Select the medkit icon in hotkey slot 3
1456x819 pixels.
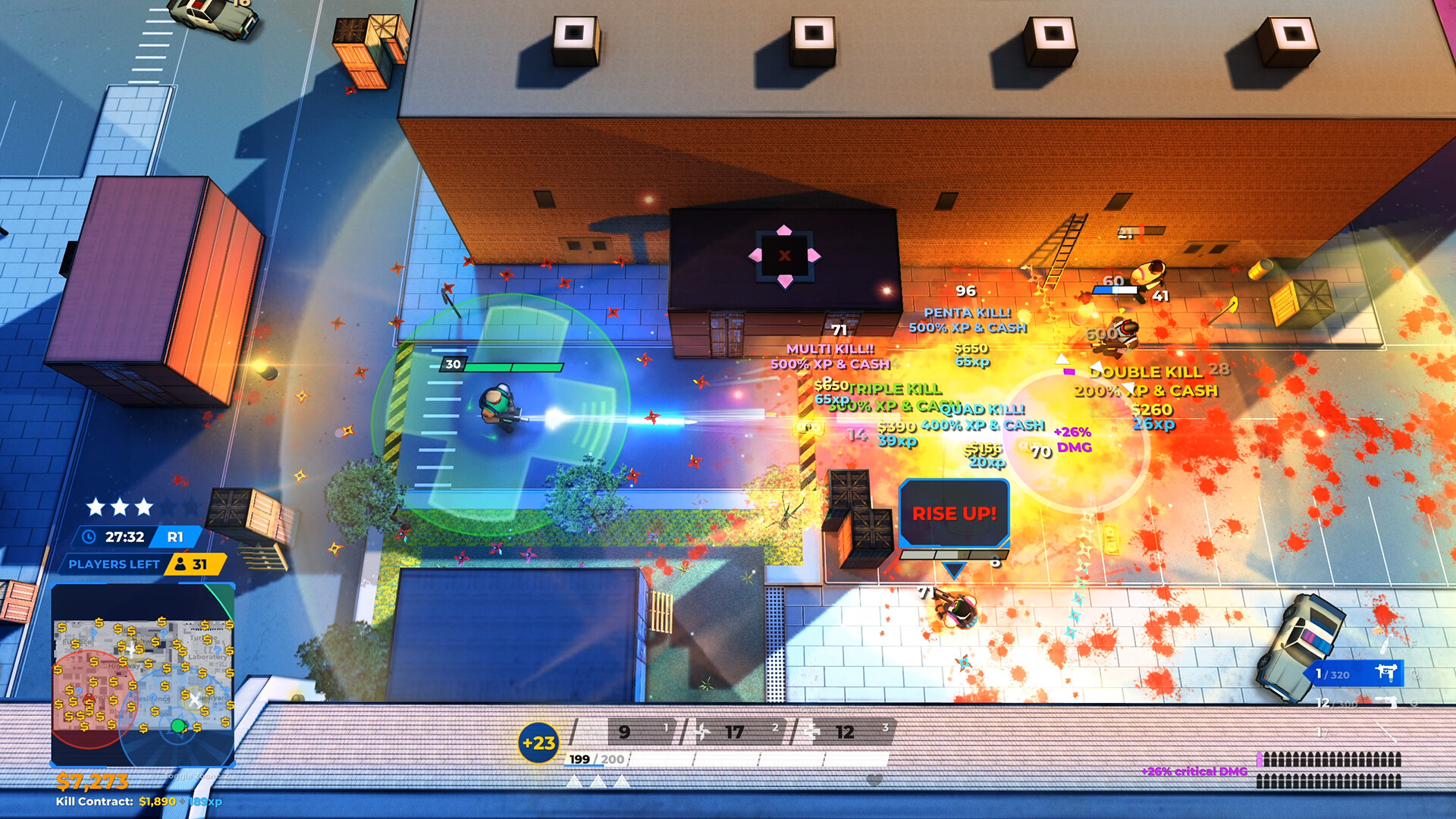[x=811, y=731]
